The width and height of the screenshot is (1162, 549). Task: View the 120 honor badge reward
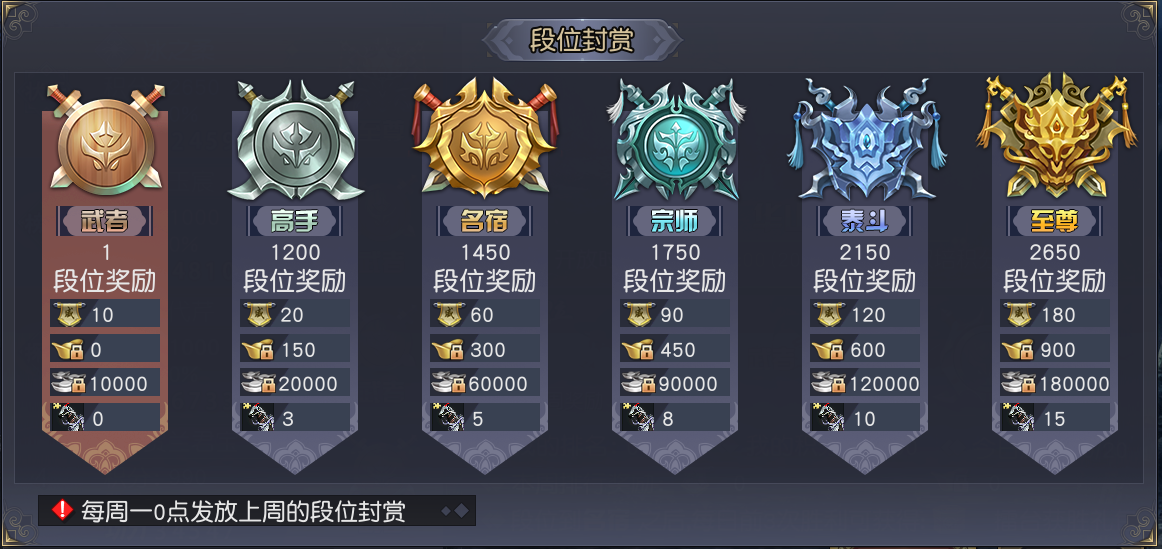click(x=865, y=314)
